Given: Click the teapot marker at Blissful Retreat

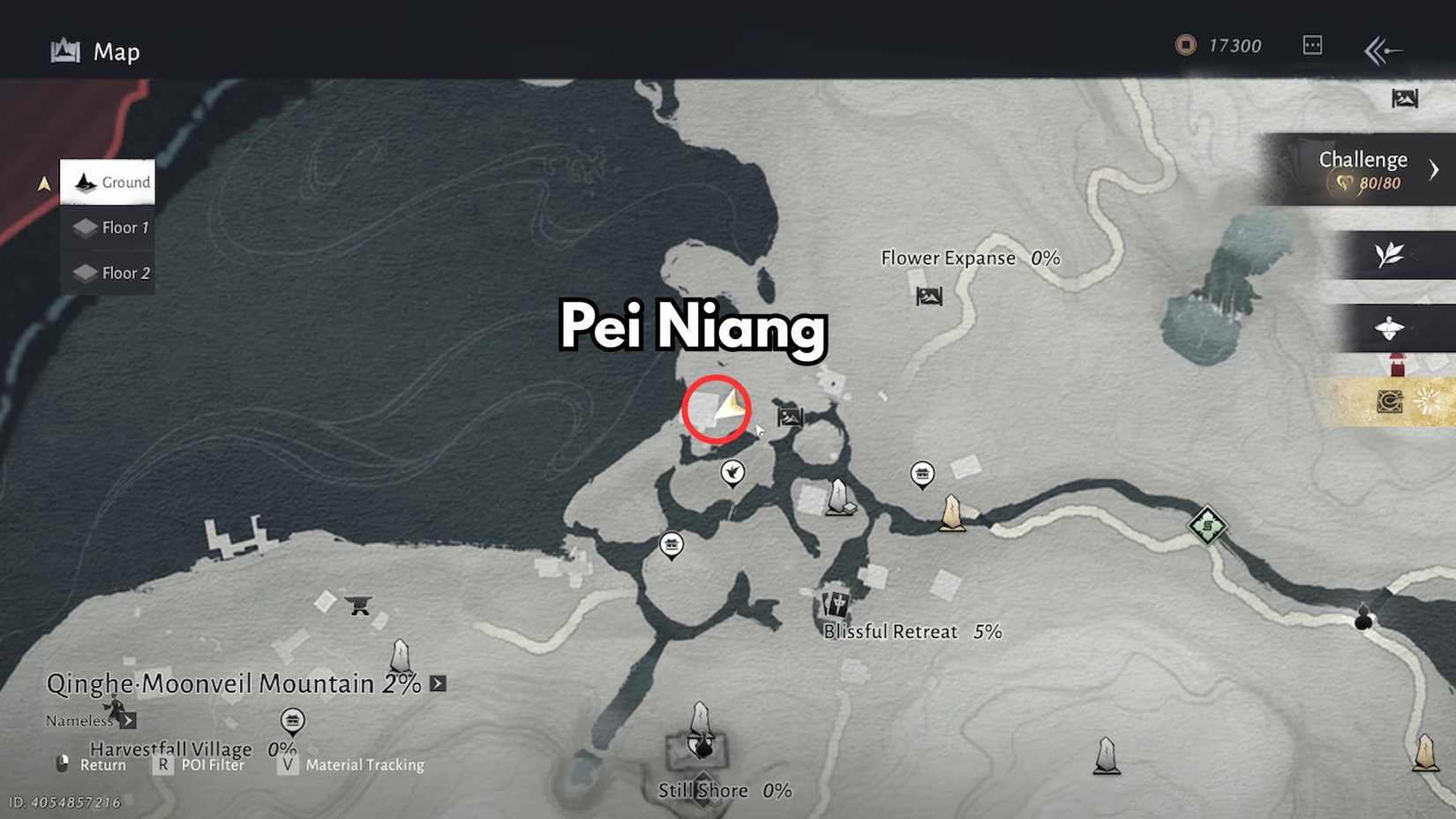Looking at the screenshot, I should click(x=834, y=605).
